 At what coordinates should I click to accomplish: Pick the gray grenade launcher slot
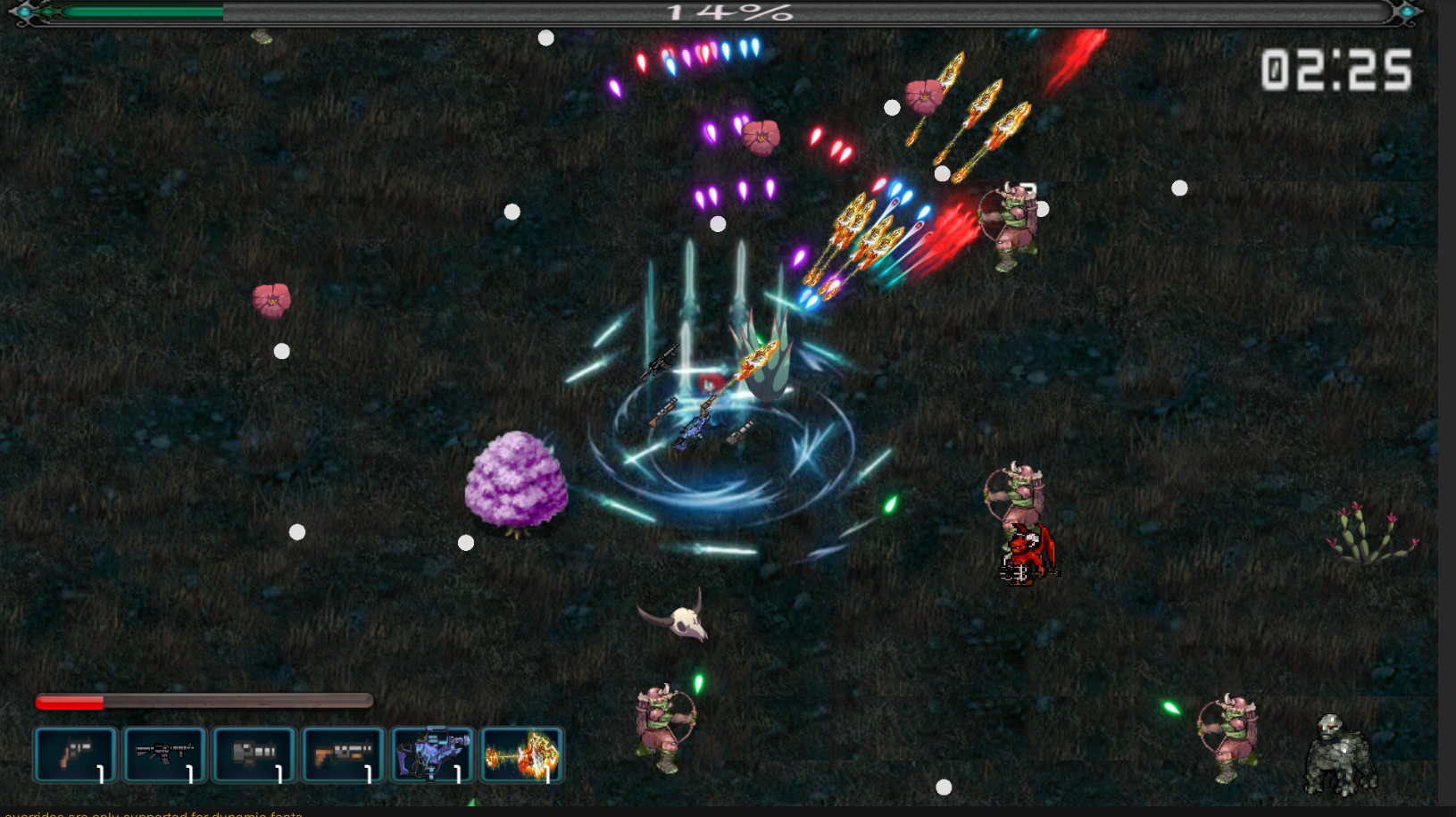(254, 755)
